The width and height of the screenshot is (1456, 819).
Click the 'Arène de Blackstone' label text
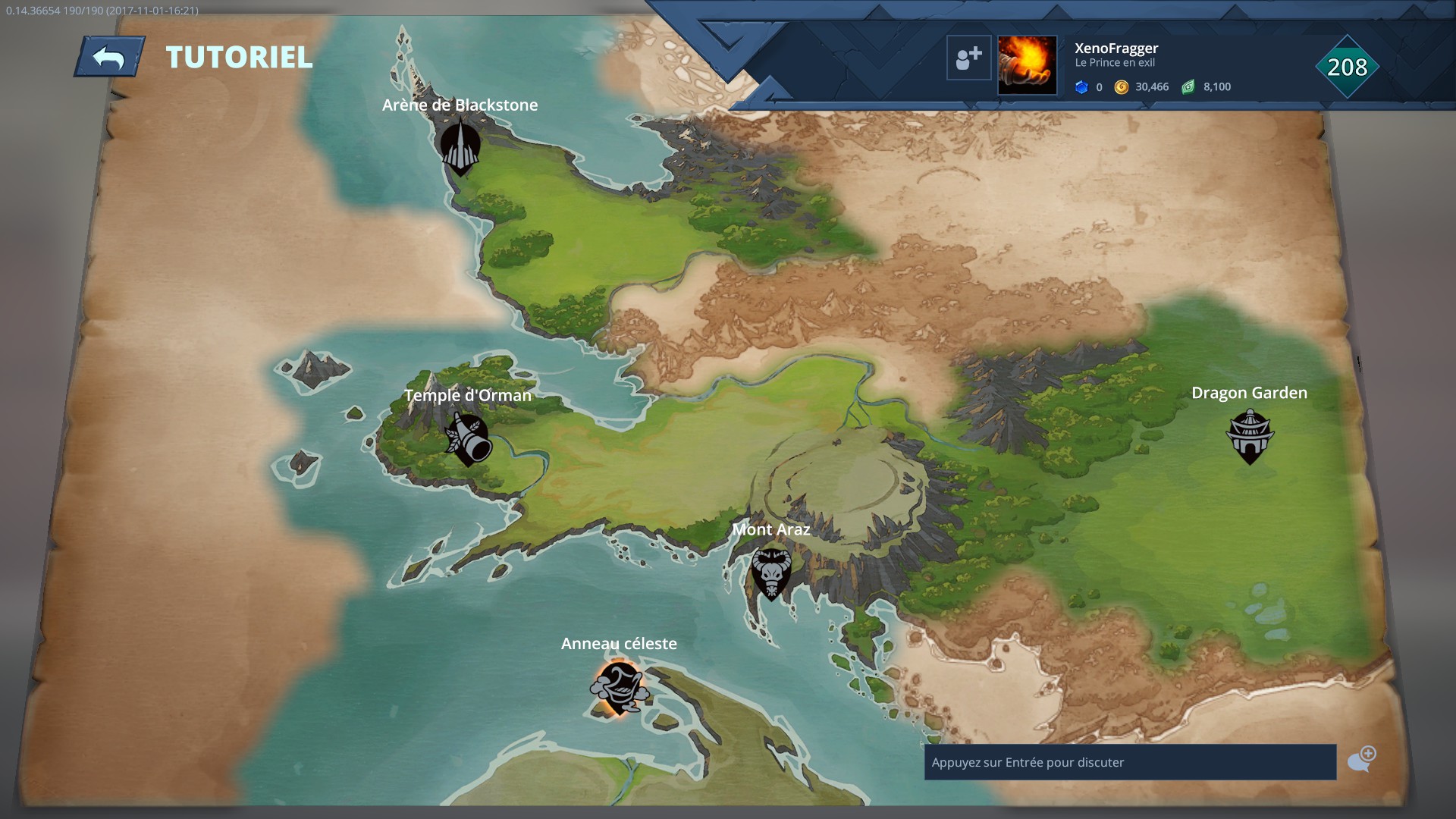pos(460,105)
